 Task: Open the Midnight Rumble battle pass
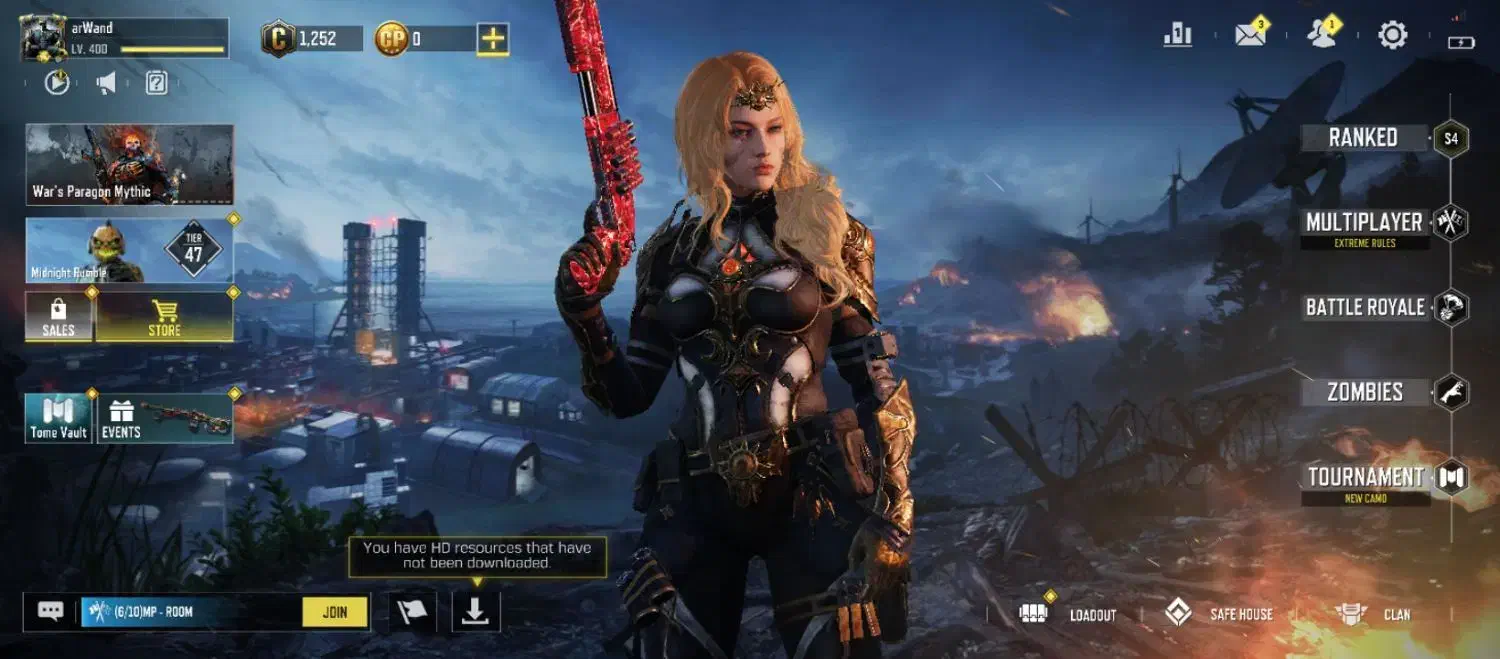pos(129,250)
